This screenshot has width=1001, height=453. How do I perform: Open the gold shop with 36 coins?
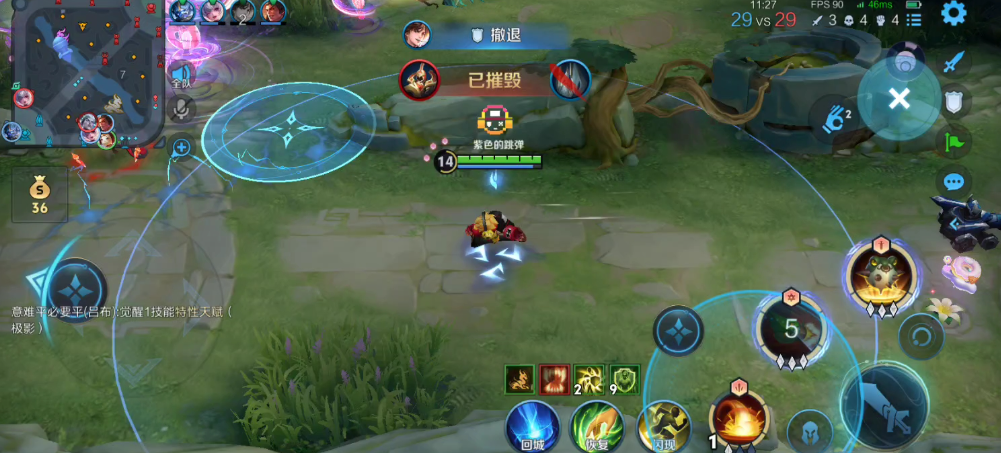(40, 194)
